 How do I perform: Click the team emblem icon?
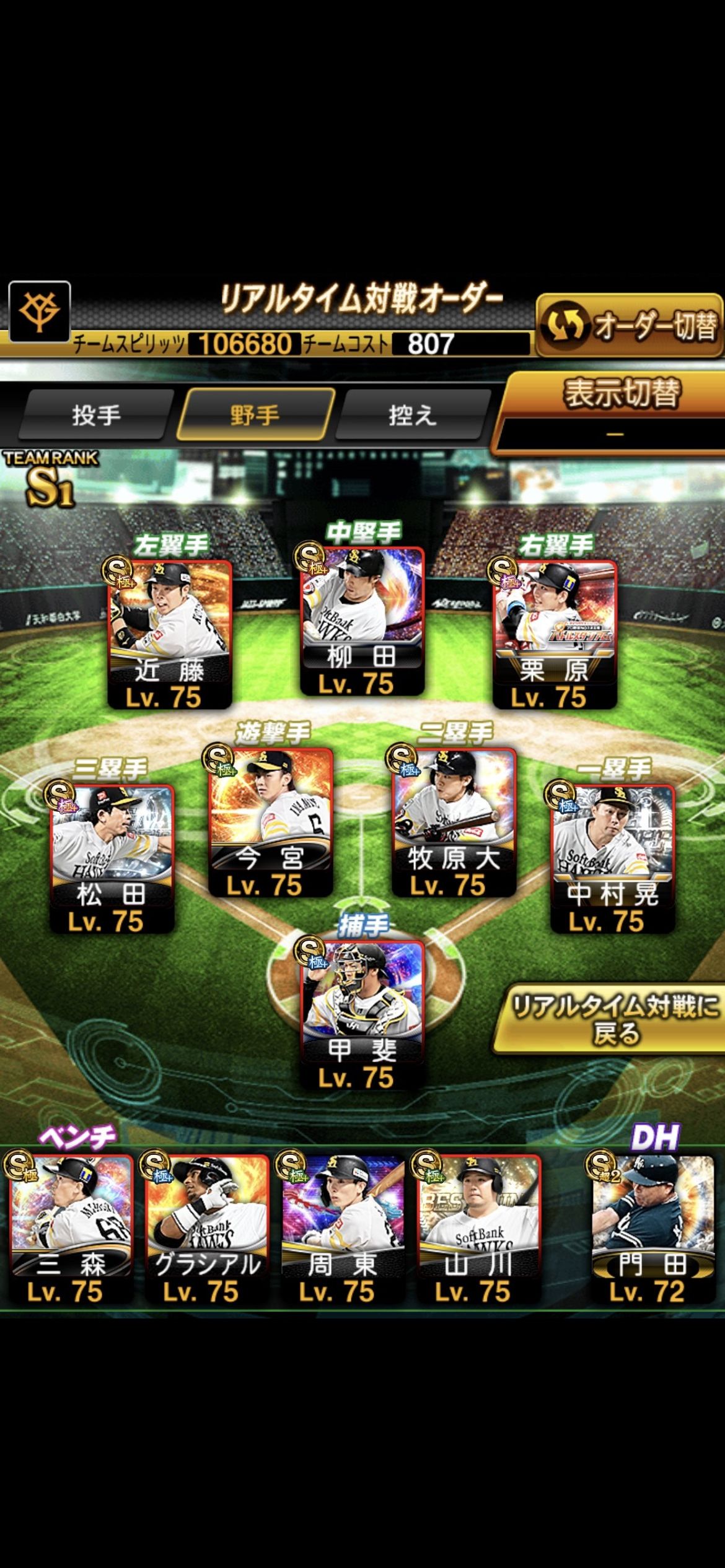(40, 311)
